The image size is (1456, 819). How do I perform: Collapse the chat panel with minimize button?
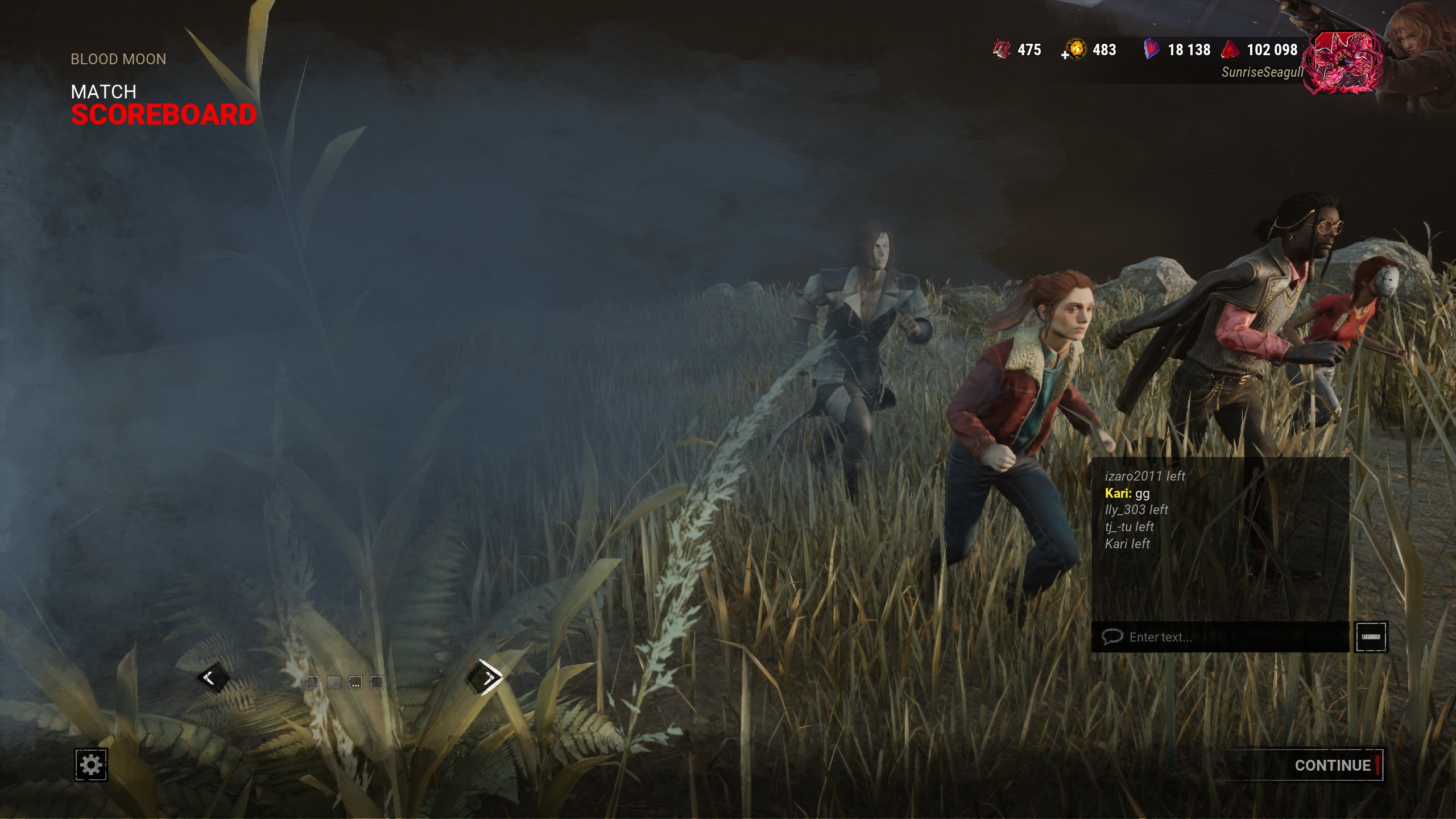pyautogui.click(x=1371, y=637)
